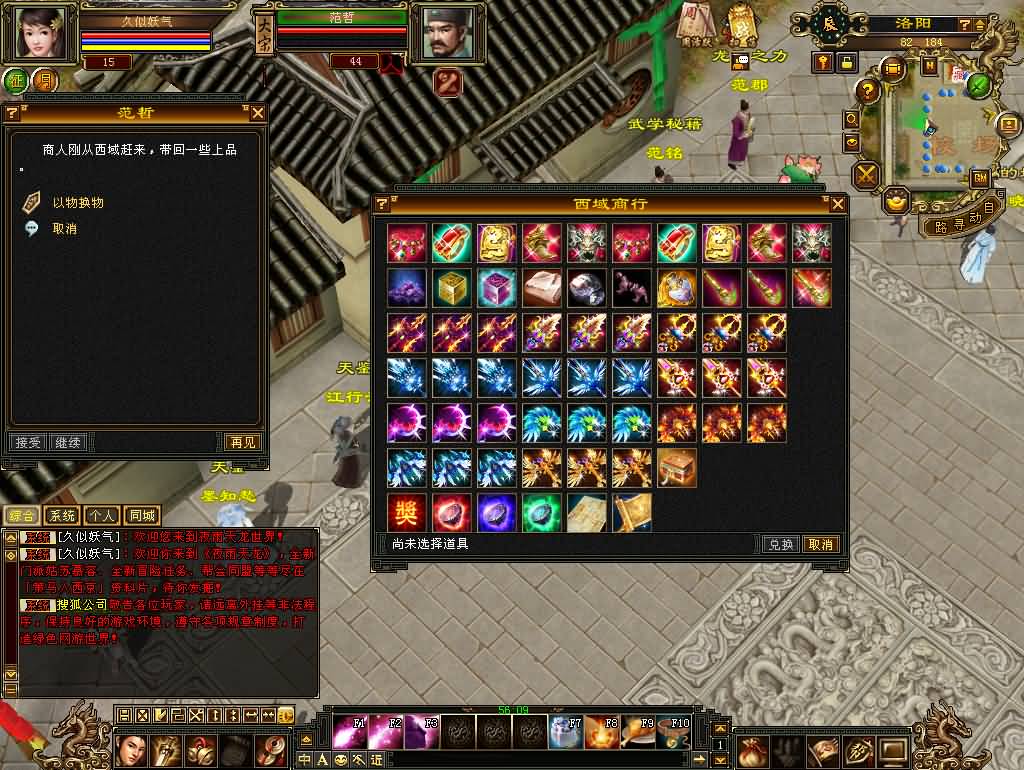Choose the folded white cloth item
This screenshot has height=770, width=1024.
542,288
